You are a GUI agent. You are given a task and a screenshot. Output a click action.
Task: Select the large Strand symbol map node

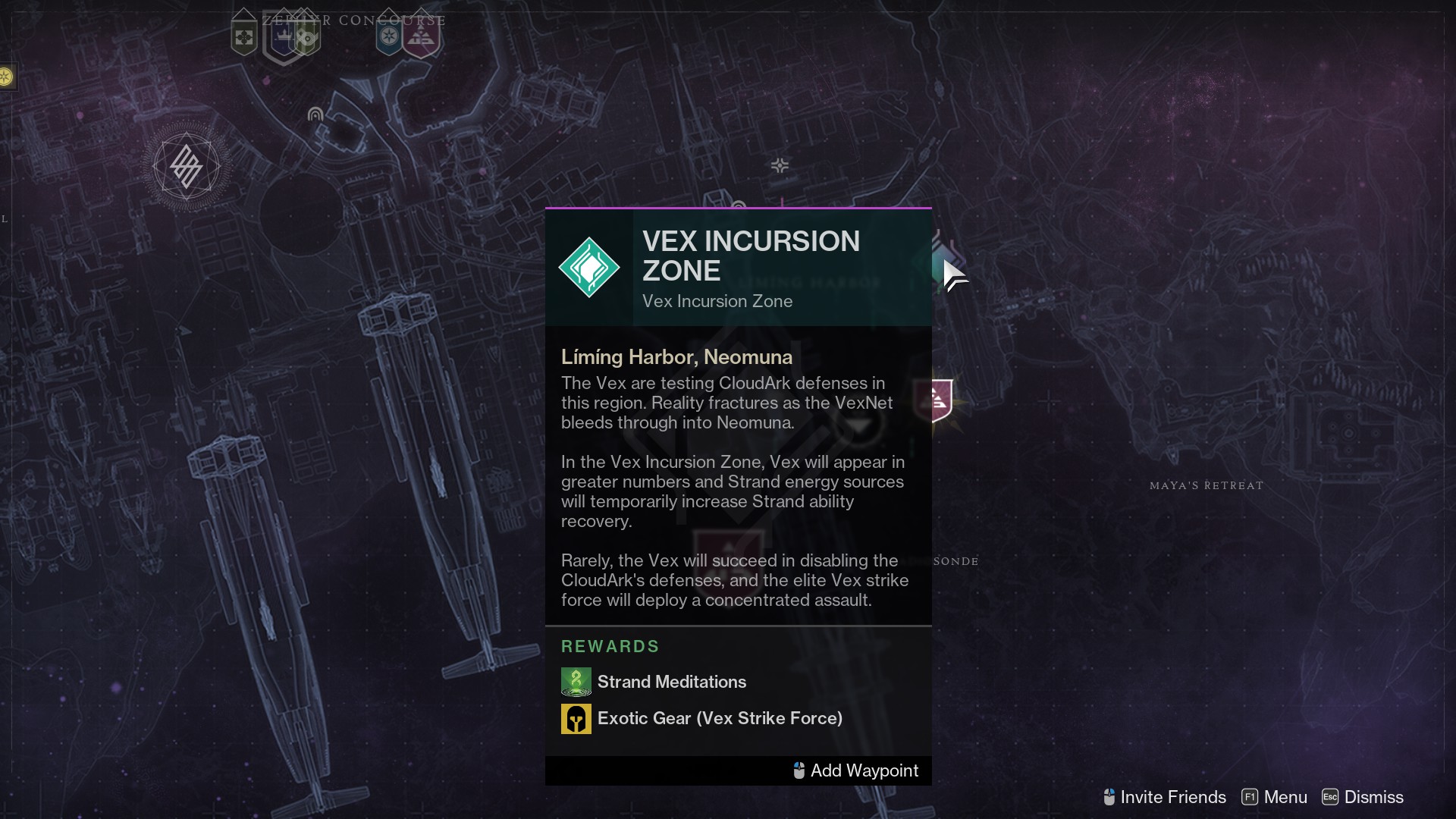click(x=186, y=166)
